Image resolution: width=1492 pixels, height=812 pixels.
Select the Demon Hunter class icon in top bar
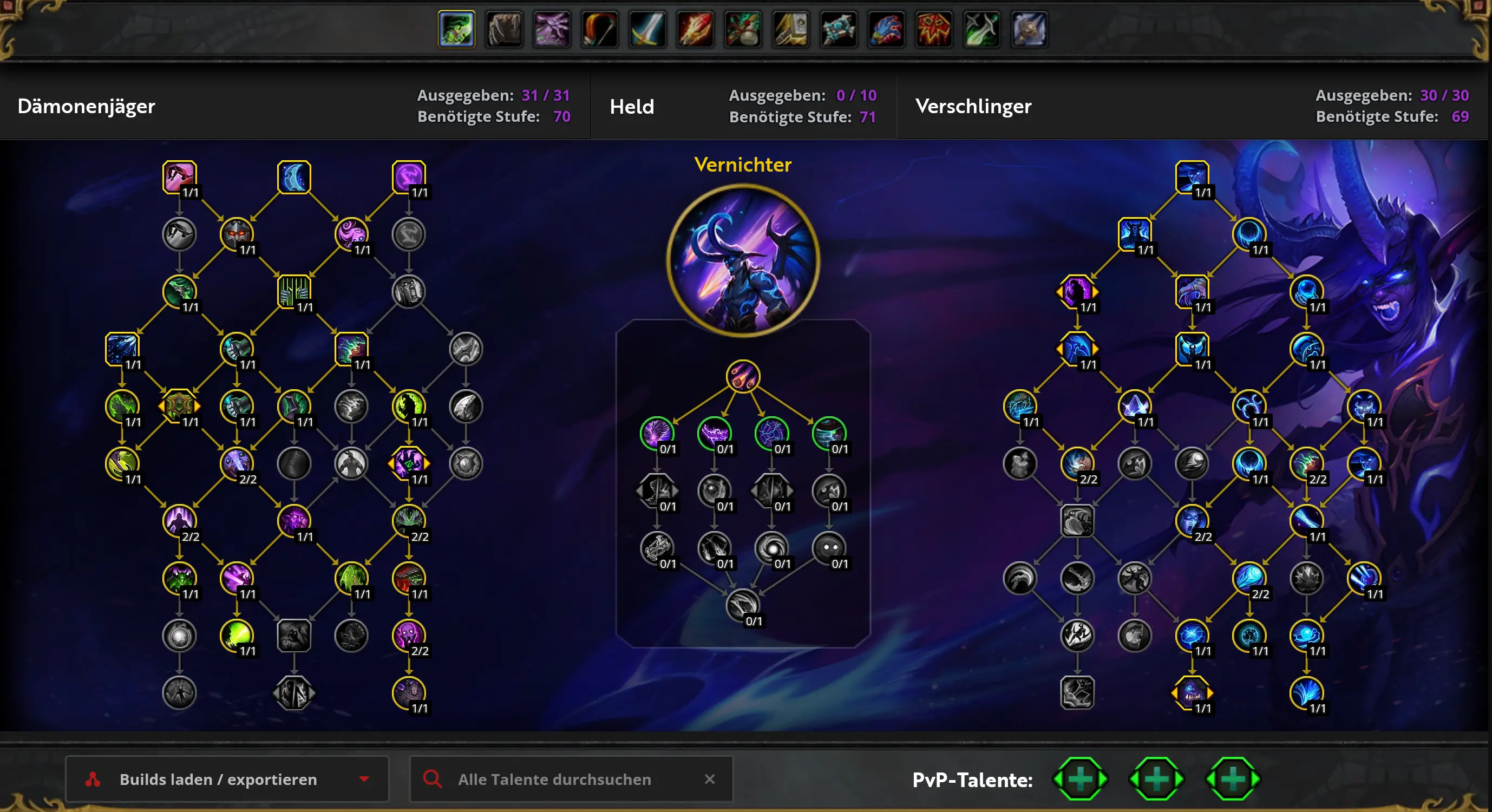[456, 30]
